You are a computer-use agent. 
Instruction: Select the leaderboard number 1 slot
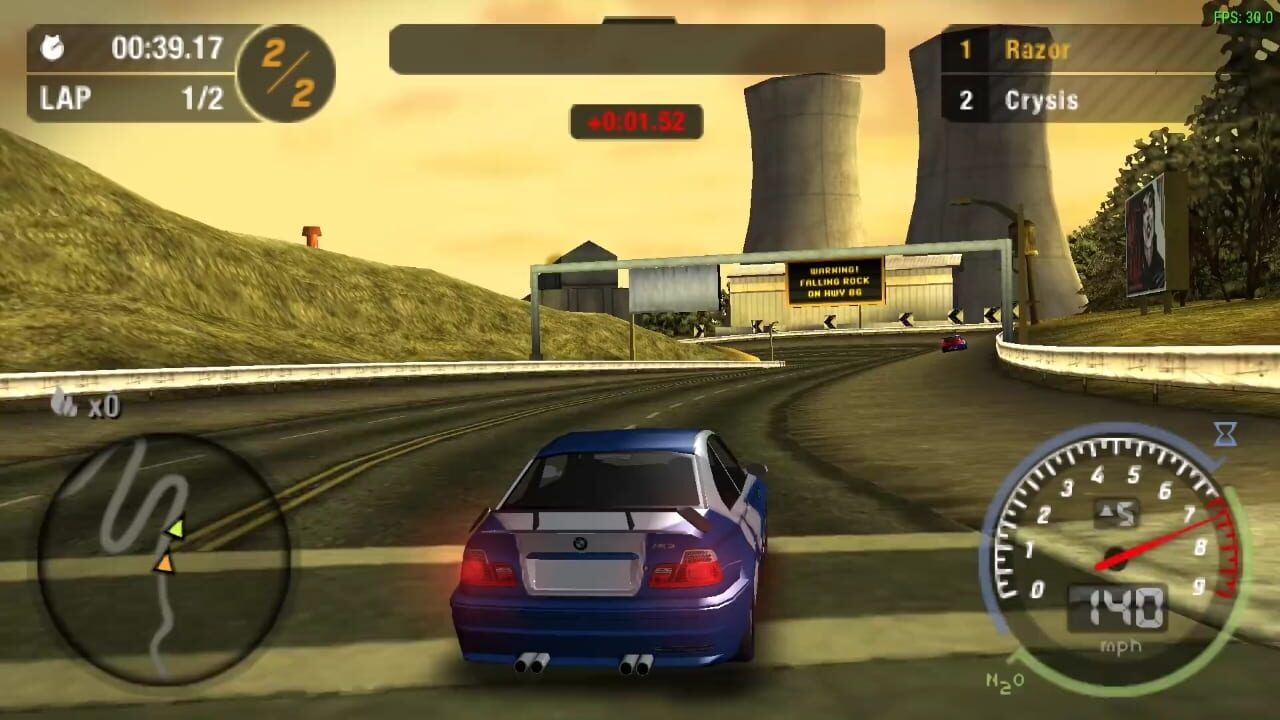pos(965,49)
